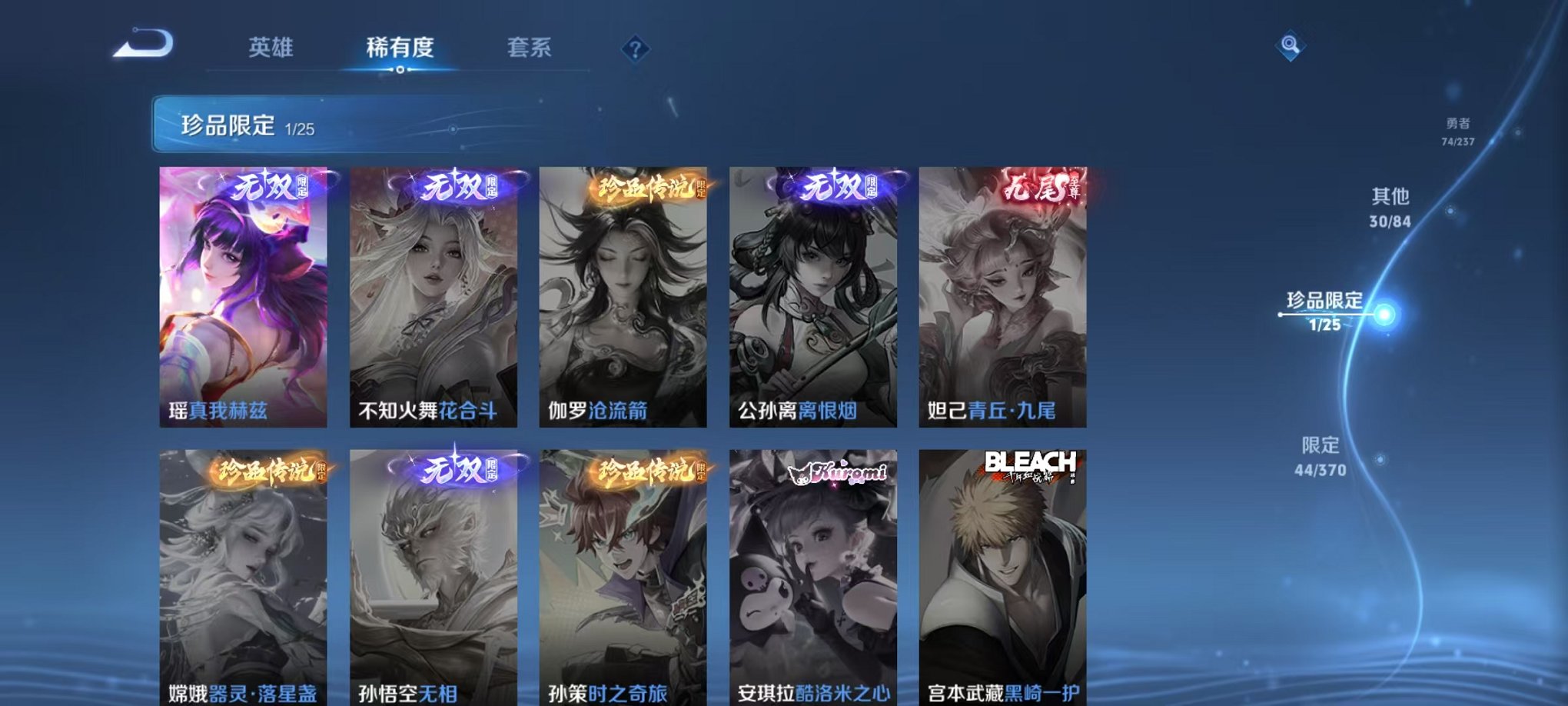Click the help question mark icon

coord(635,48)
